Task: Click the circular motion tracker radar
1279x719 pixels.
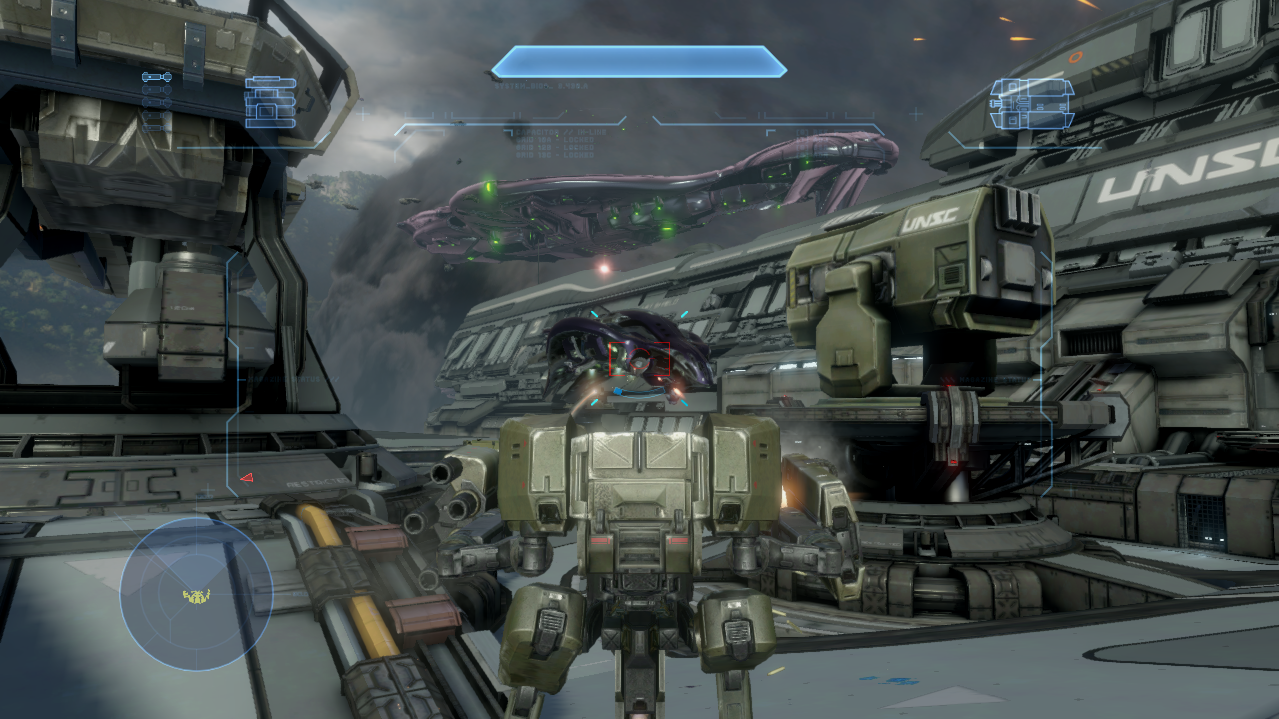Action: (196, 594)
